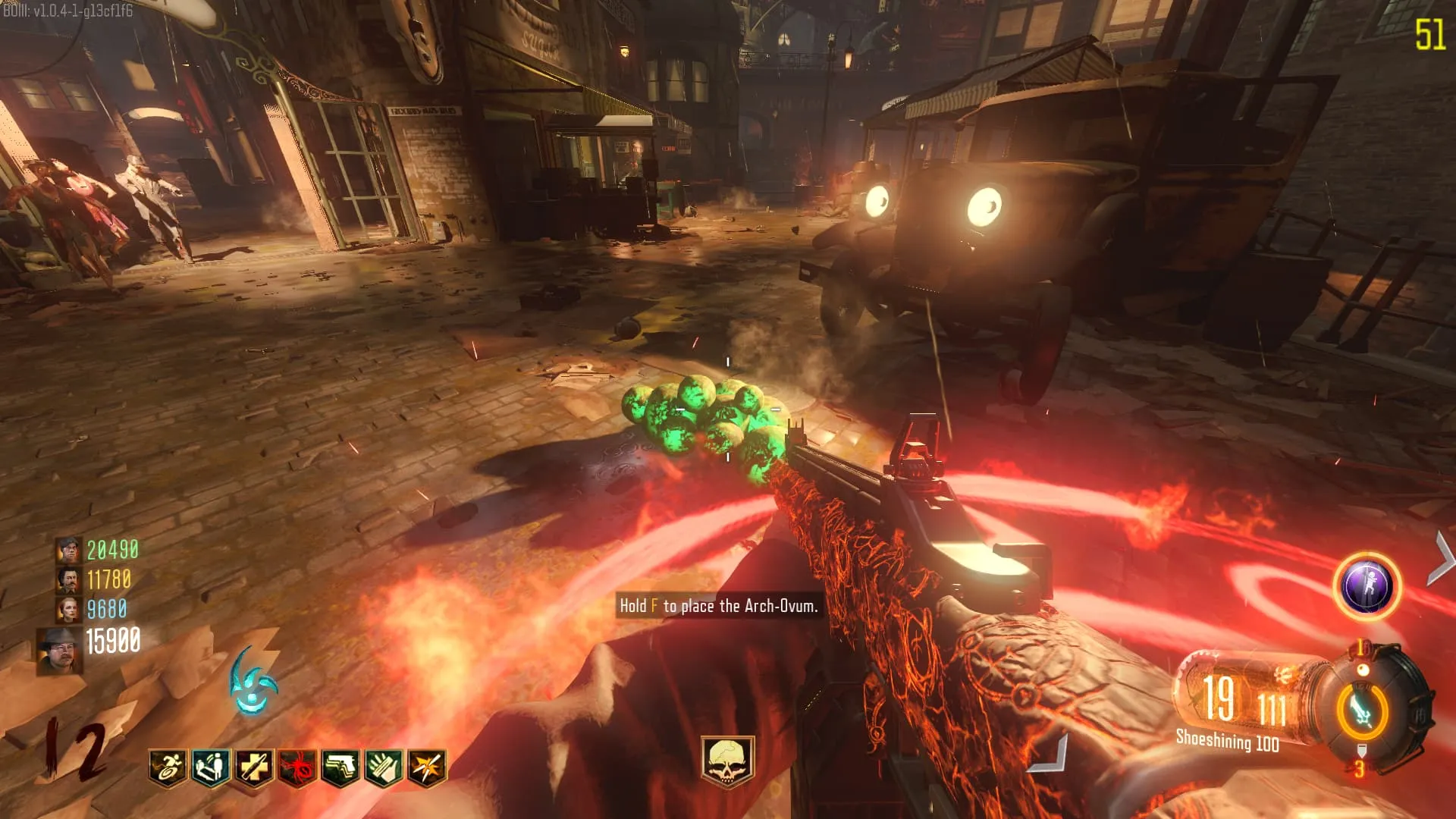Viewport: 1456px width, 819px height.
Task: Select the skull emblem at bottom center
Action: click(727, 761)
